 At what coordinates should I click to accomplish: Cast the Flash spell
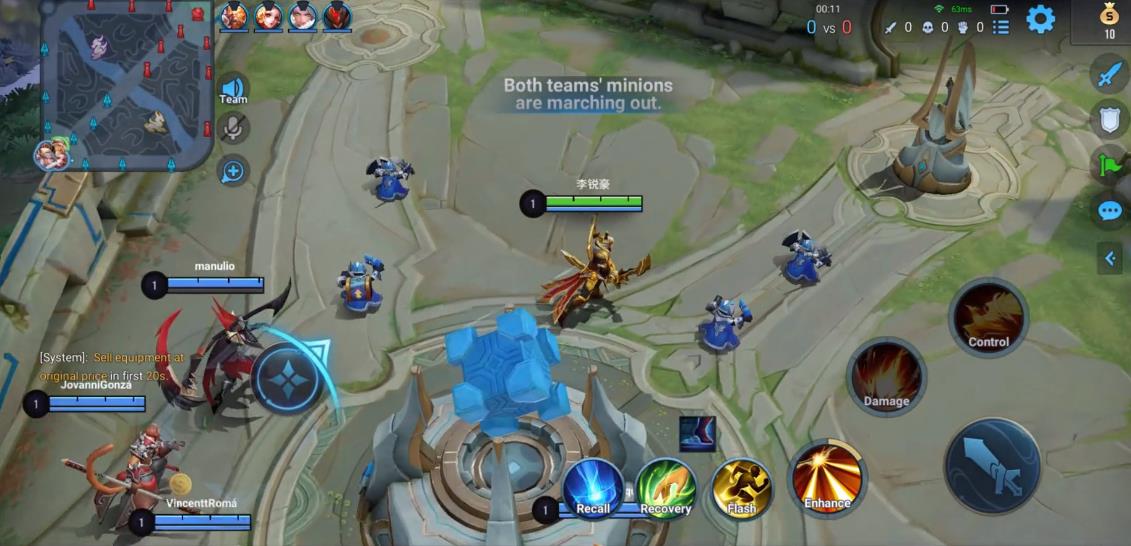741,487
